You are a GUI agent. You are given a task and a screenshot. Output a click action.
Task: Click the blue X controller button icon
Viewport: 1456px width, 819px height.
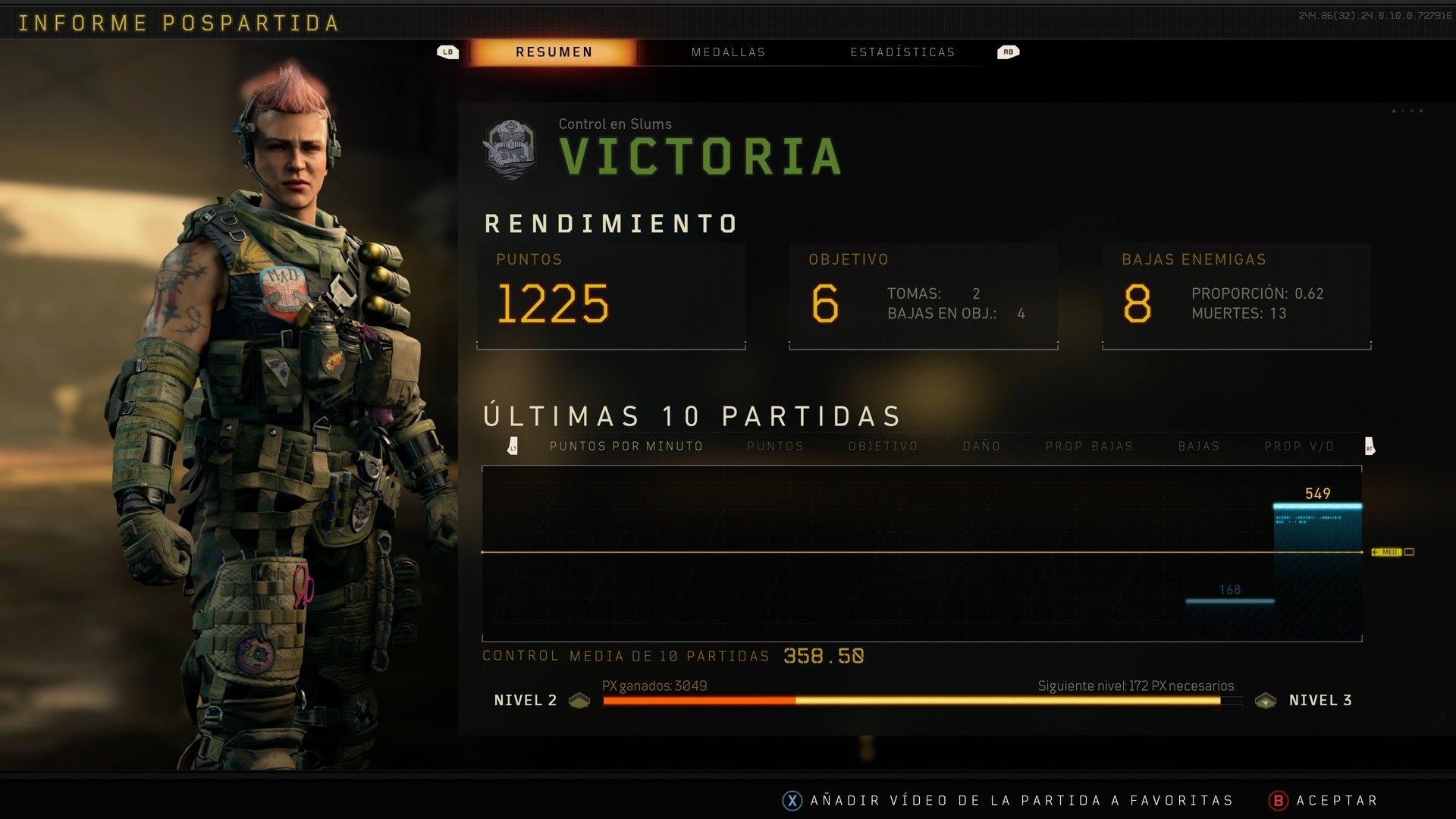[792, 800]
